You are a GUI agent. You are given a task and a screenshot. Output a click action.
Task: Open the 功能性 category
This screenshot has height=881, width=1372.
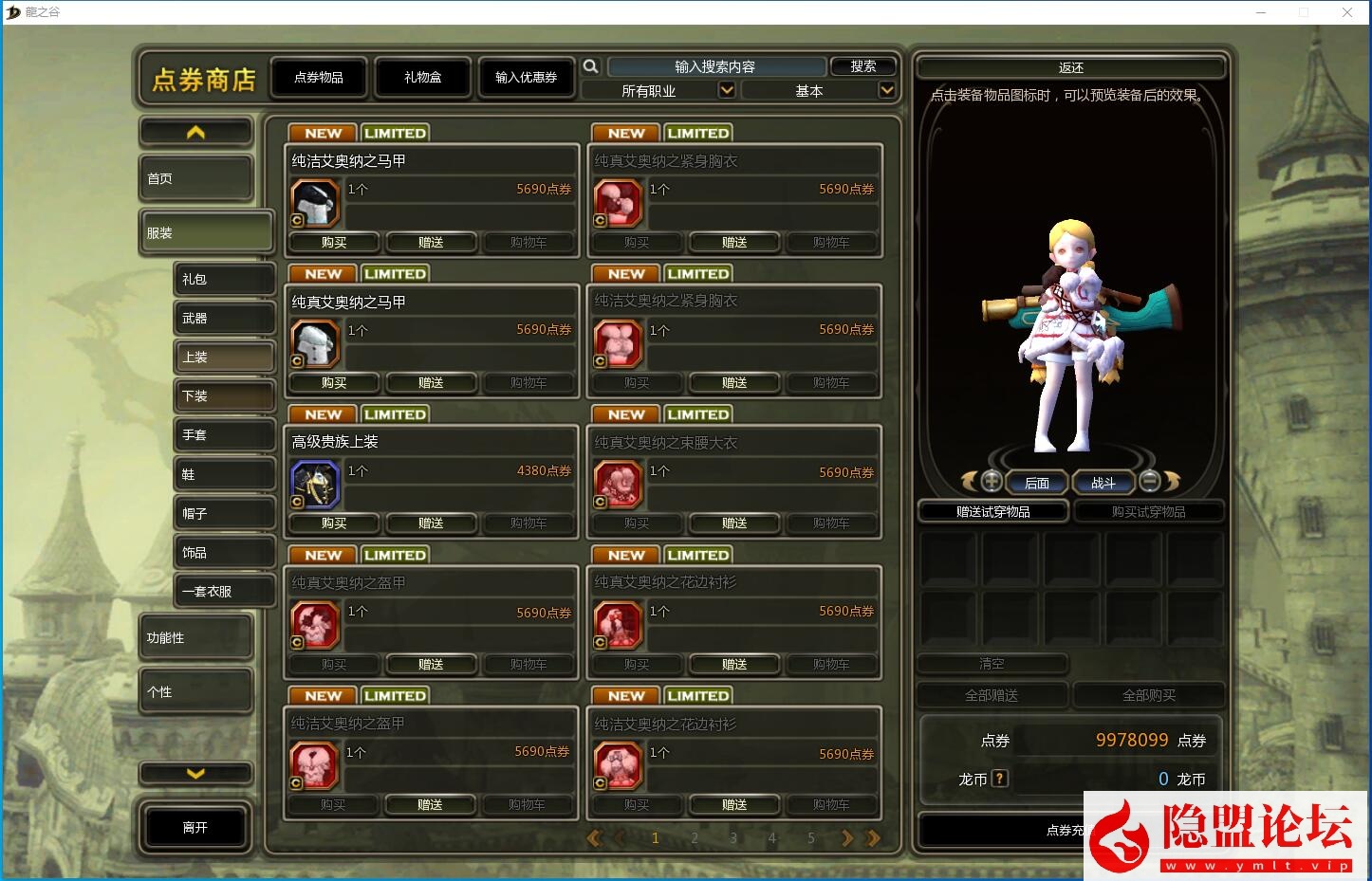coord(196,638)
